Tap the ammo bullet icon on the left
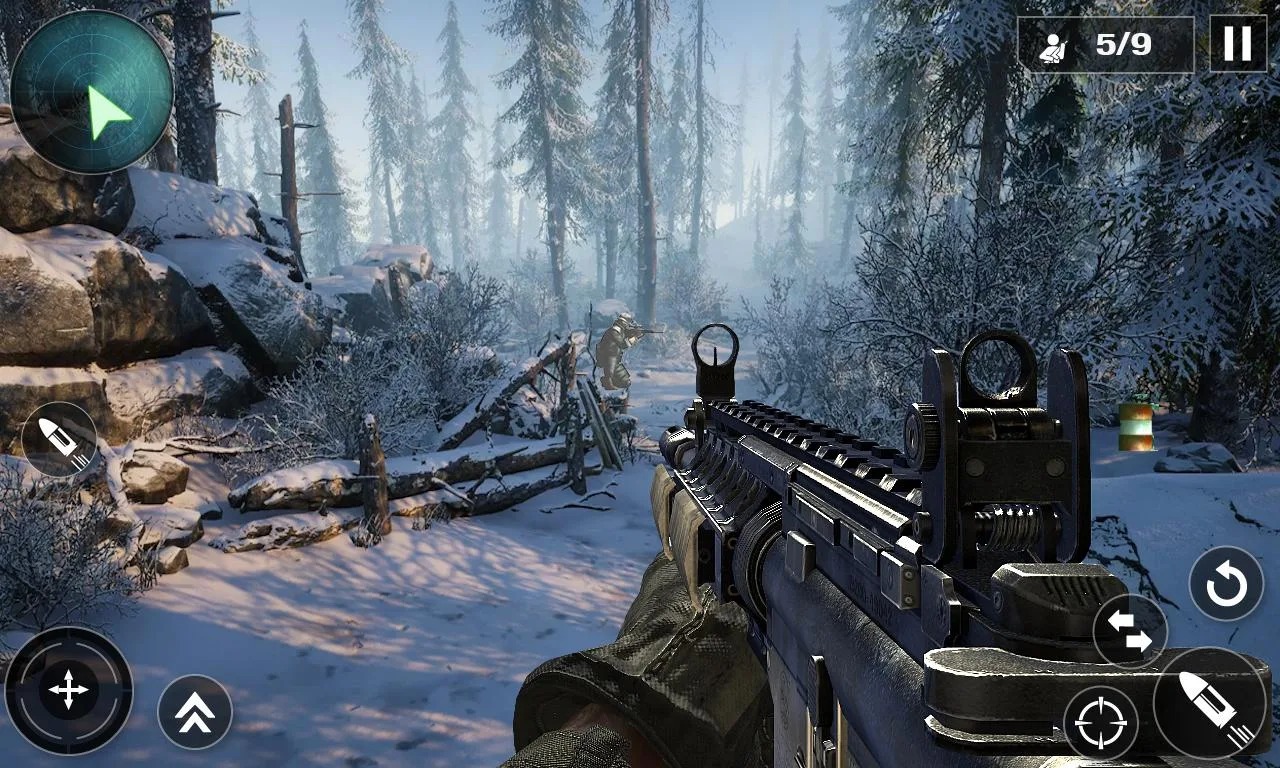 tap(60, 440)
